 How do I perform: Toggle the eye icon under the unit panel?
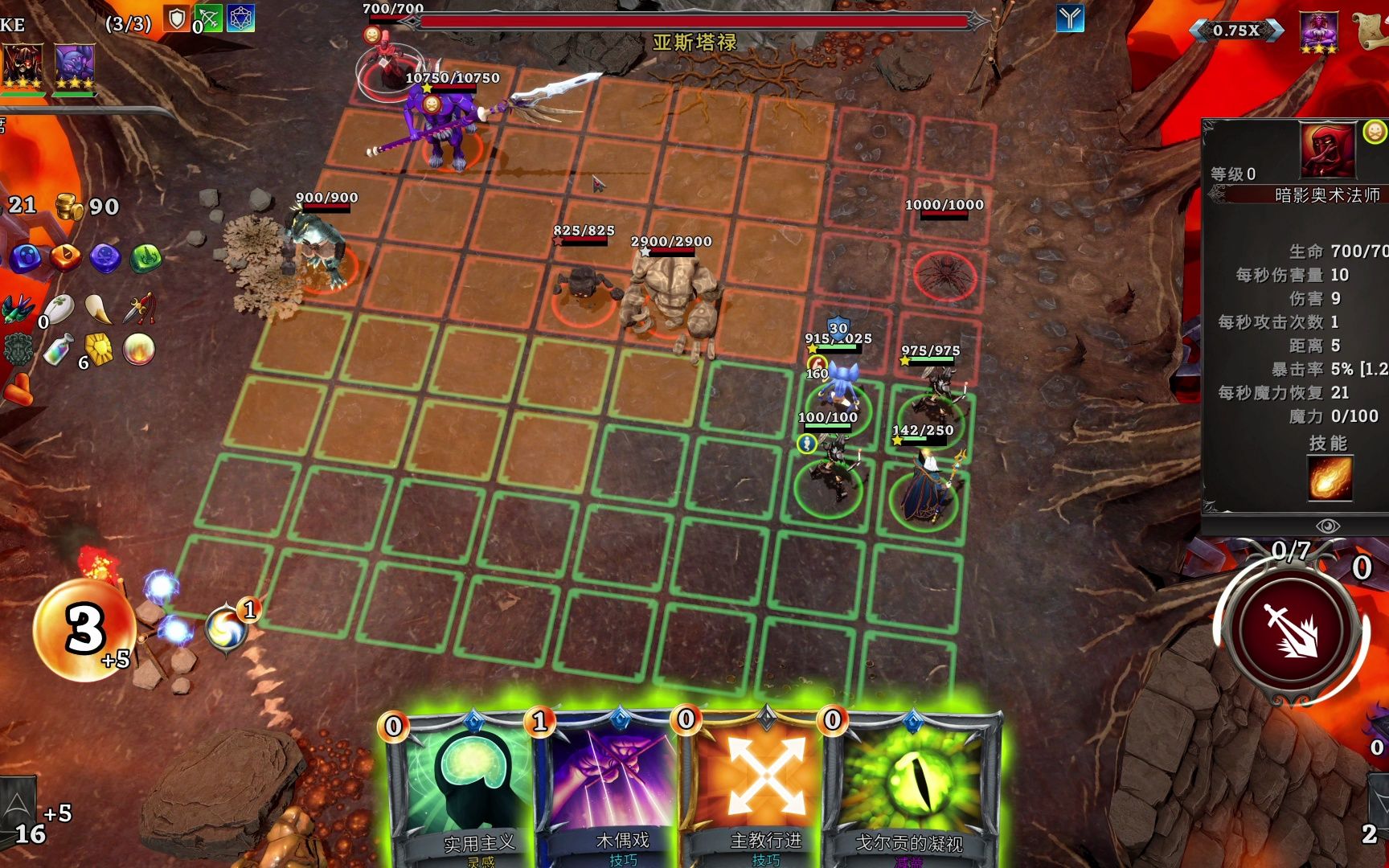pos(1327,526)
